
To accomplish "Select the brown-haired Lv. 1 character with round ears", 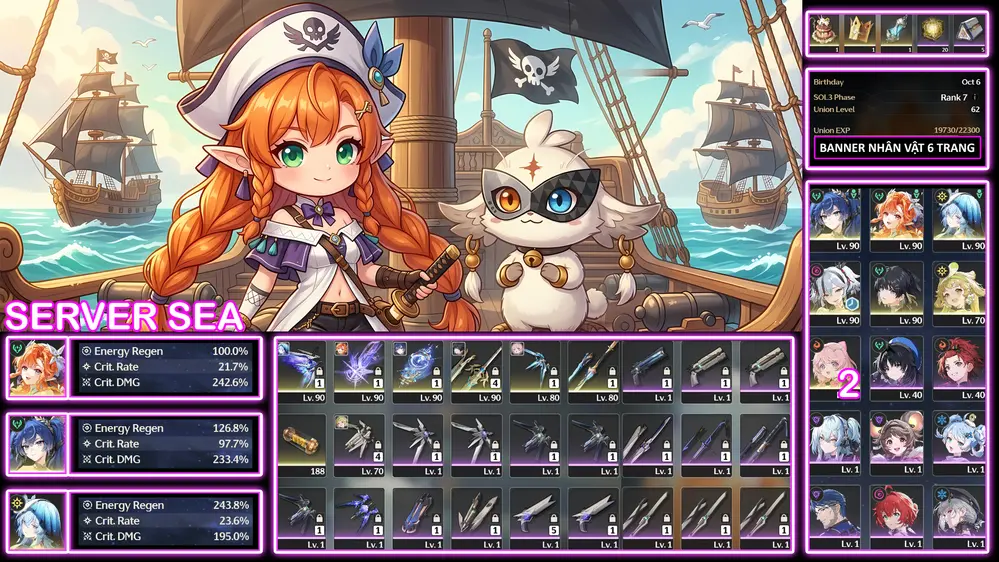I will coord(896,440).
